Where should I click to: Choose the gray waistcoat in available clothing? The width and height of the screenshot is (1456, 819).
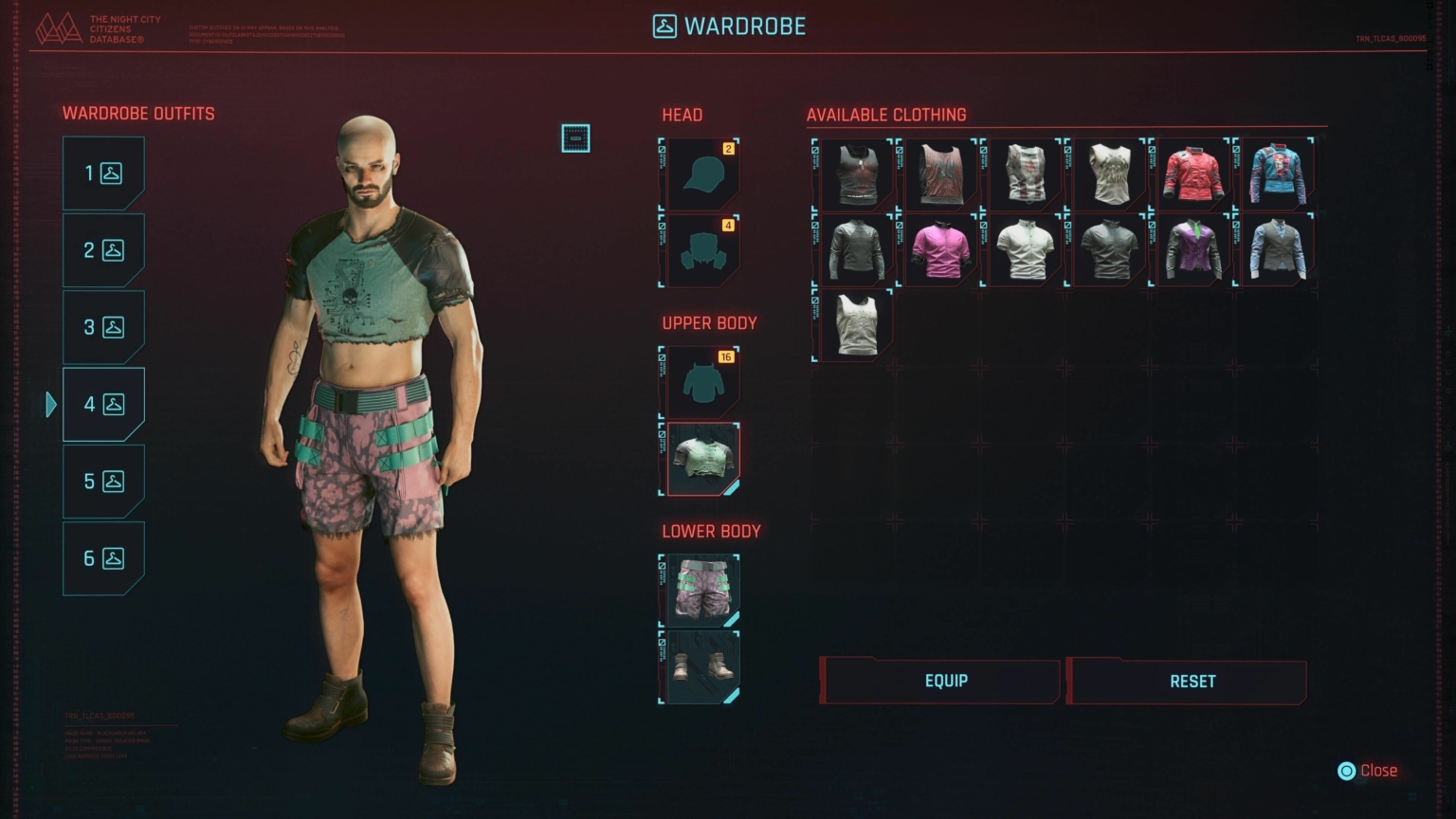tap(1277, 249)
